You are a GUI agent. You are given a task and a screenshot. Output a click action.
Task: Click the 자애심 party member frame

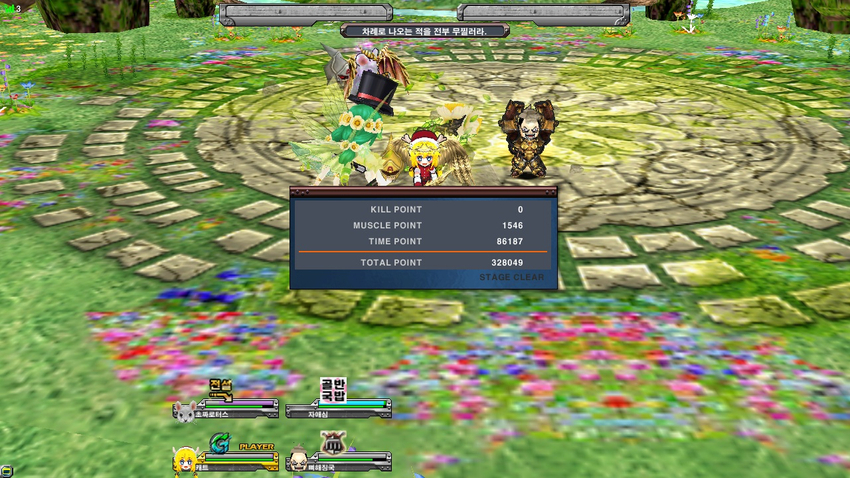click(x=337, y=408)
